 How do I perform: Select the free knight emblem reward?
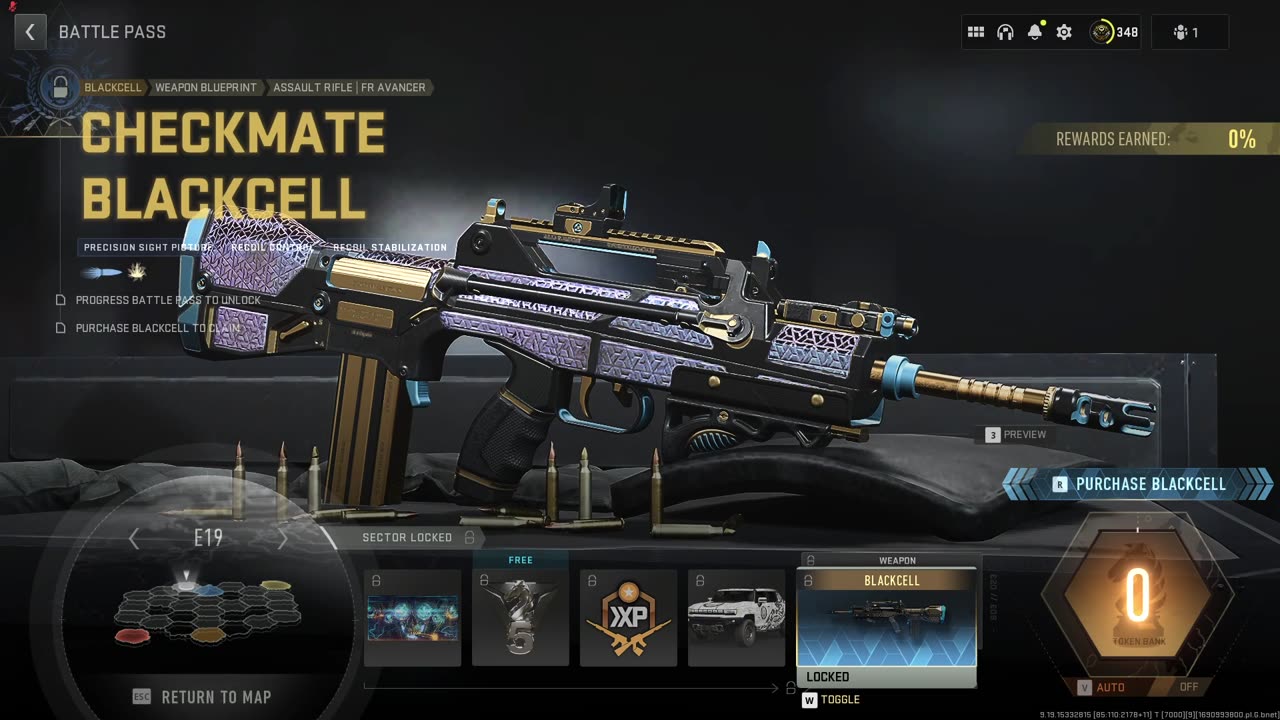[x=520, y=618]
